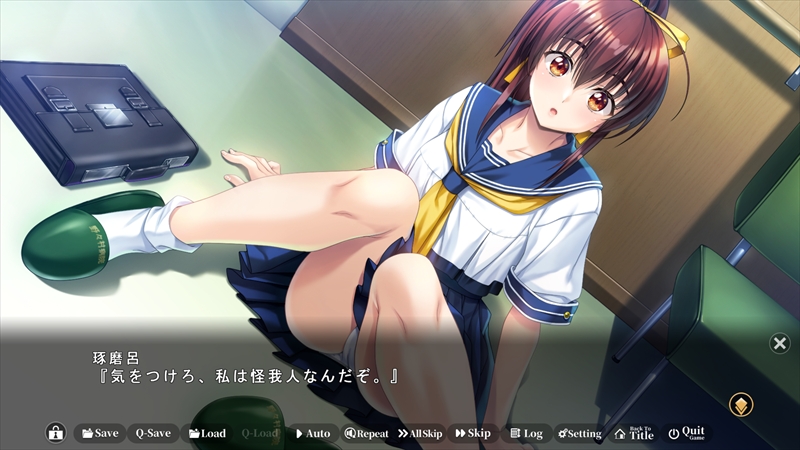The width and height of the screenshot is (800, 450).
Task: Click the gold diamond emblem icon
Action: (x=741, y=405)
